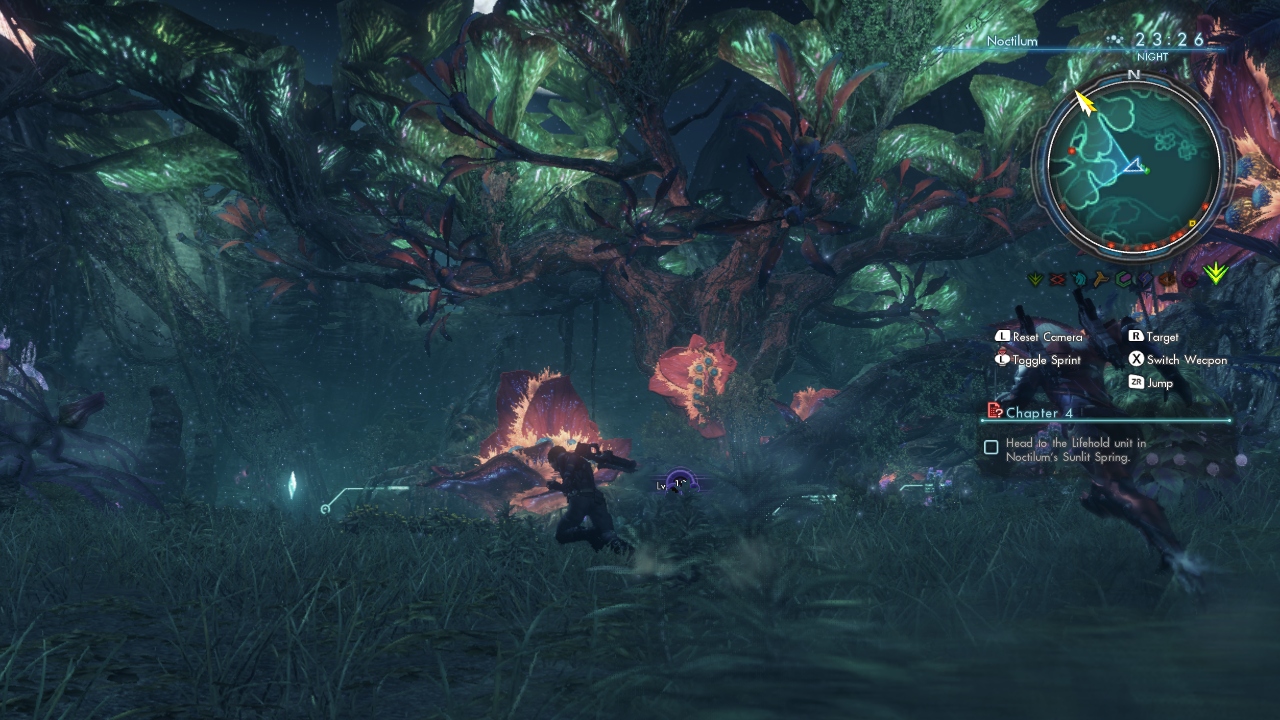This screenshot has height=720, width=1280.
Task: Tick the Lifehold unit objective checkbox
Action: pyautogui.click(x=991, y=447)
